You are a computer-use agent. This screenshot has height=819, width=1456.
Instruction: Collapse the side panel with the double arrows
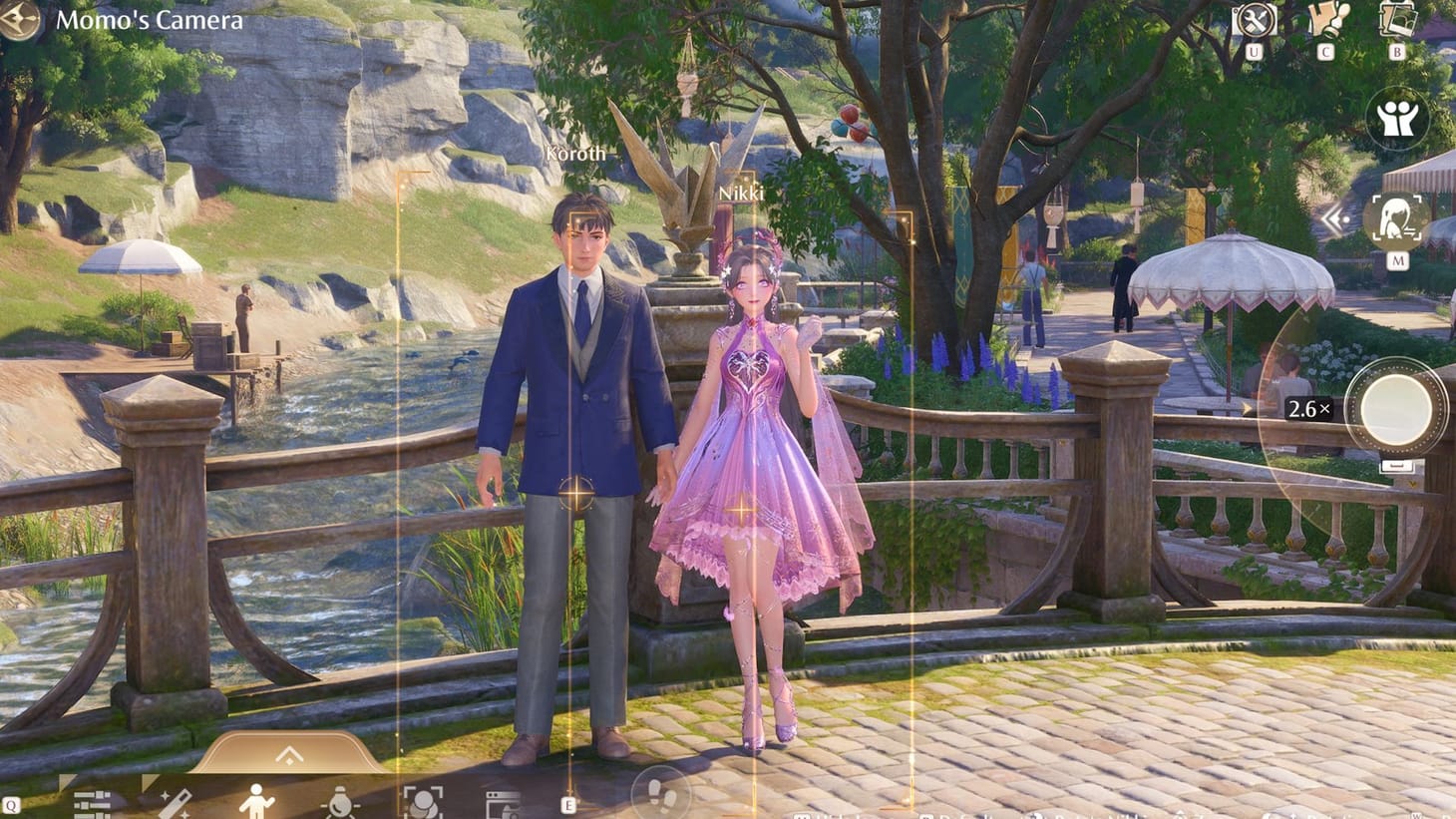tap(1334, 221)
